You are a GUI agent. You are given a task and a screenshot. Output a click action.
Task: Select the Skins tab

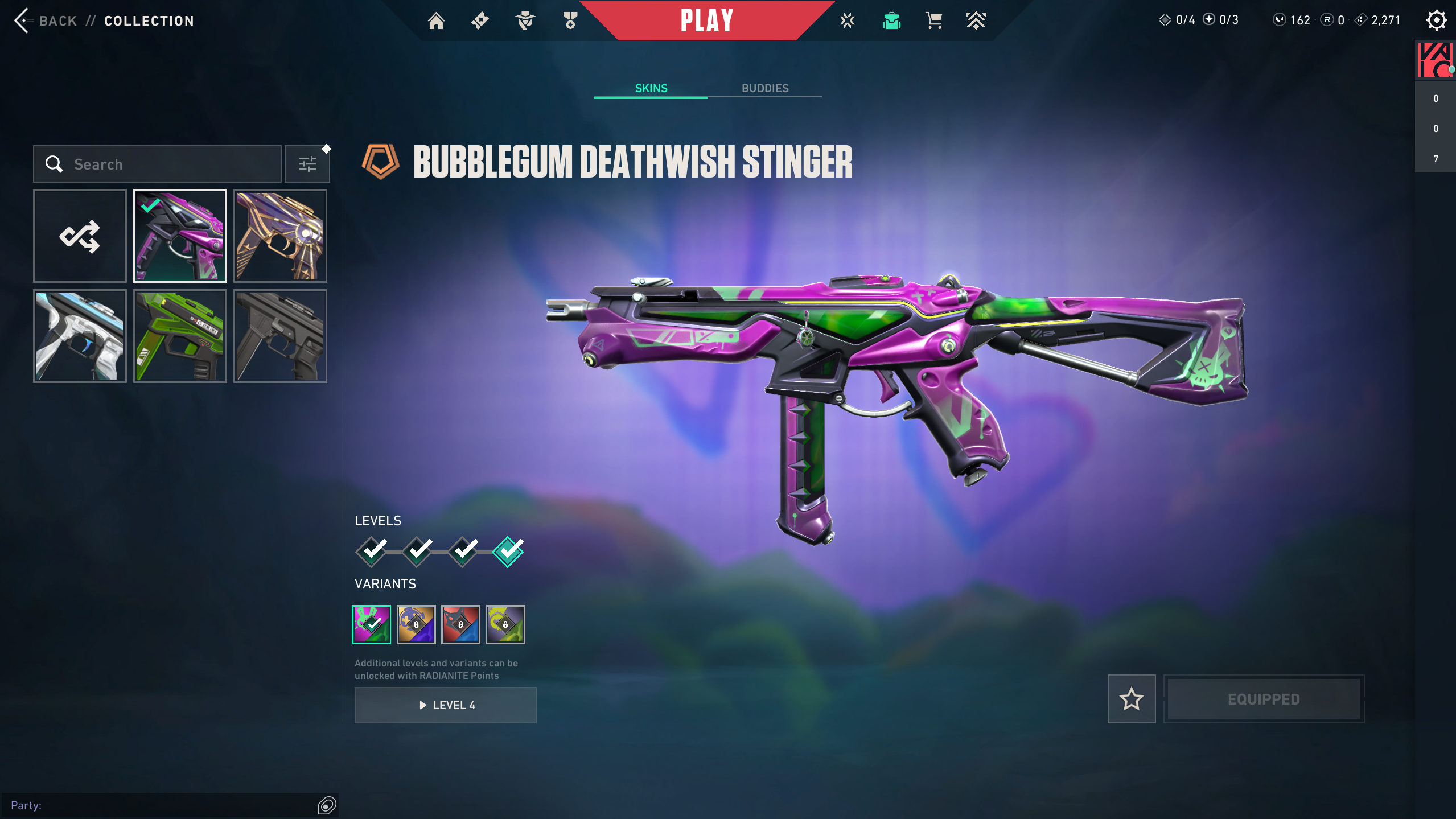(651, 88)
